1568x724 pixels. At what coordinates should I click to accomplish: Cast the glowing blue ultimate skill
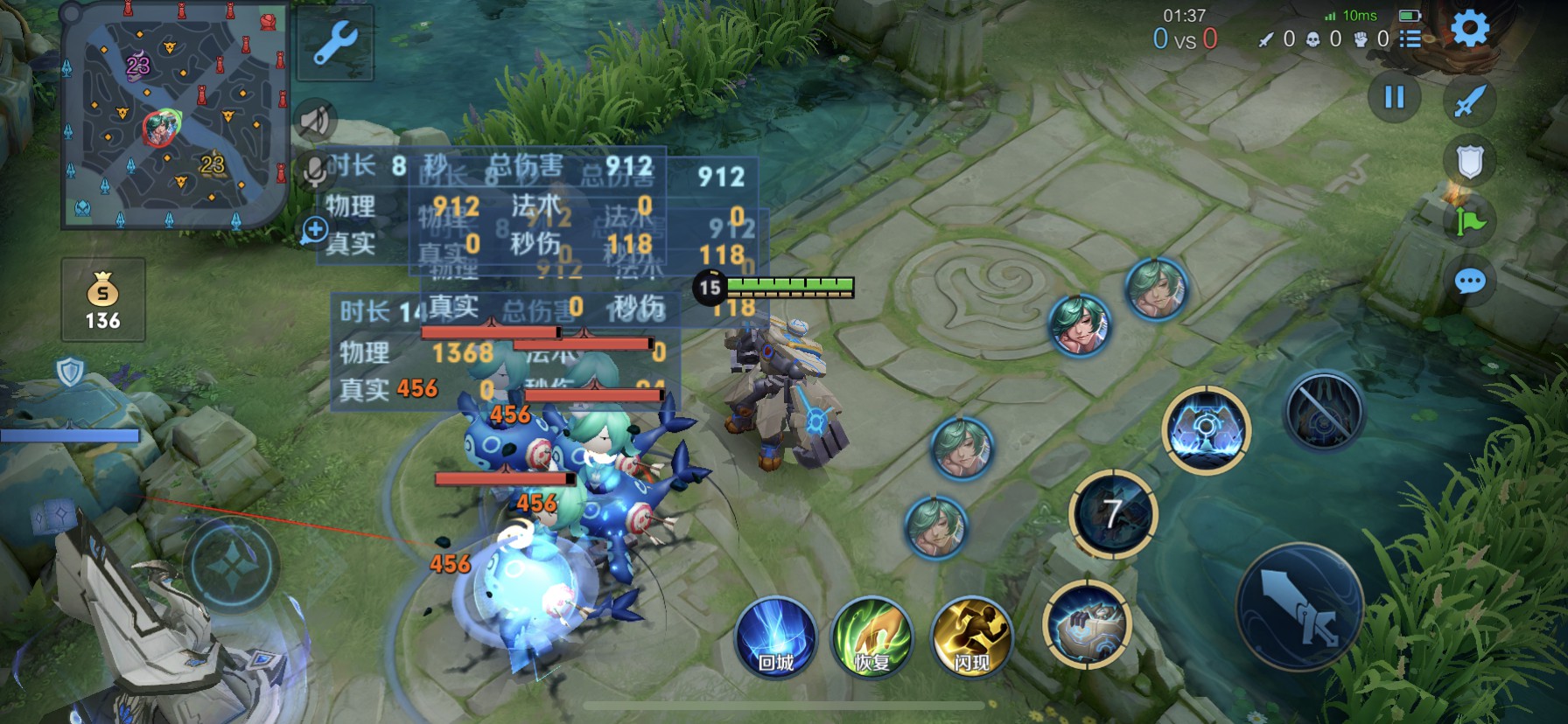pyautogui.click(x=1206, y=429)
